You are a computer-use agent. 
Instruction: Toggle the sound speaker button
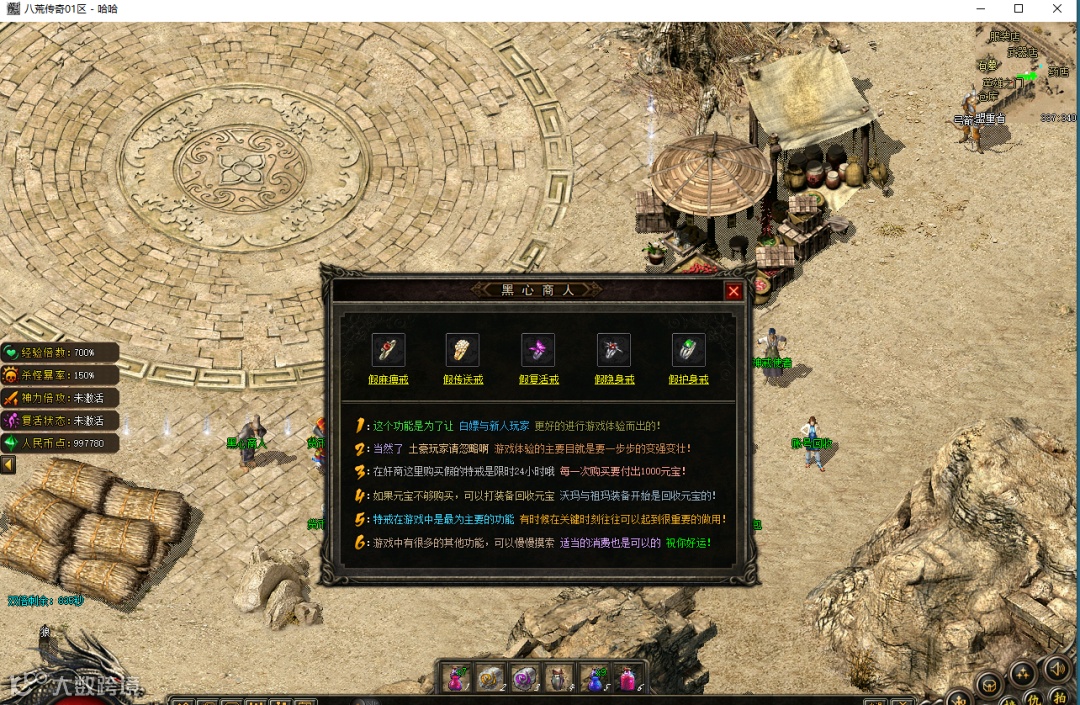coord(1057,668)
